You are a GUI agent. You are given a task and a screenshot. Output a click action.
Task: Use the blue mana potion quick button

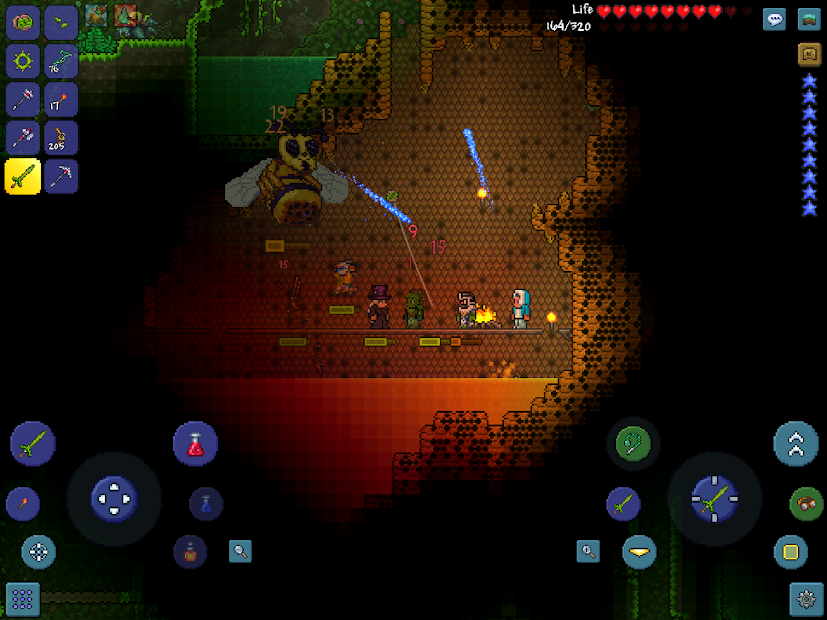(206, 503)
